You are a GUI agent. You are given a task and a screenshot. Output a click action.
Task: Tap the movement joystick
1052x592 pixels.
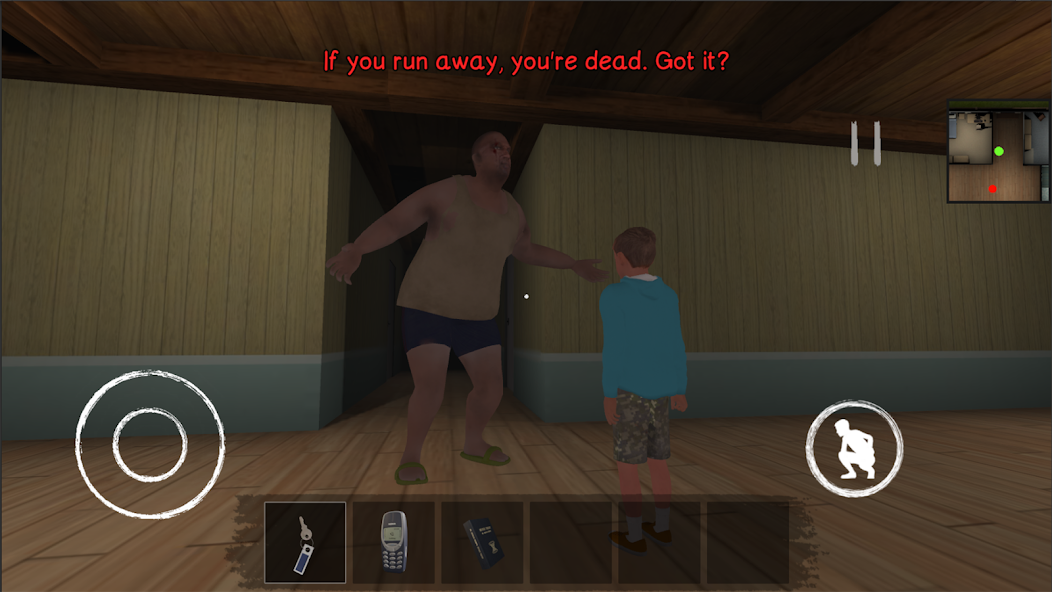[x=150, y=444]
